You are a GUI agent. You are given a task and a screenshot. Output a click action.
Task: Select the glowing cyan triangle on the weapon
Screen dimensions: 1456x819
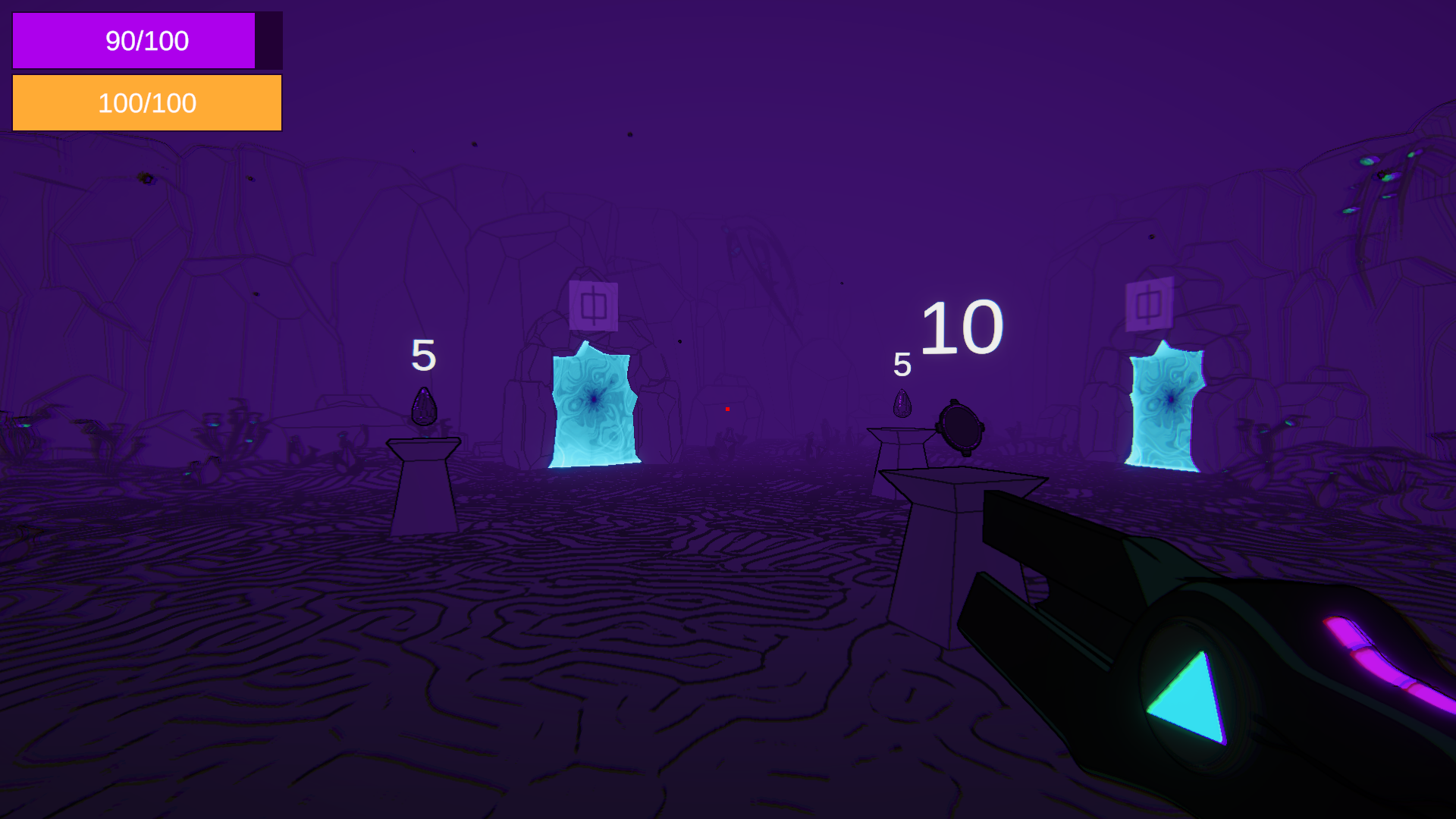coord(1188,692)
